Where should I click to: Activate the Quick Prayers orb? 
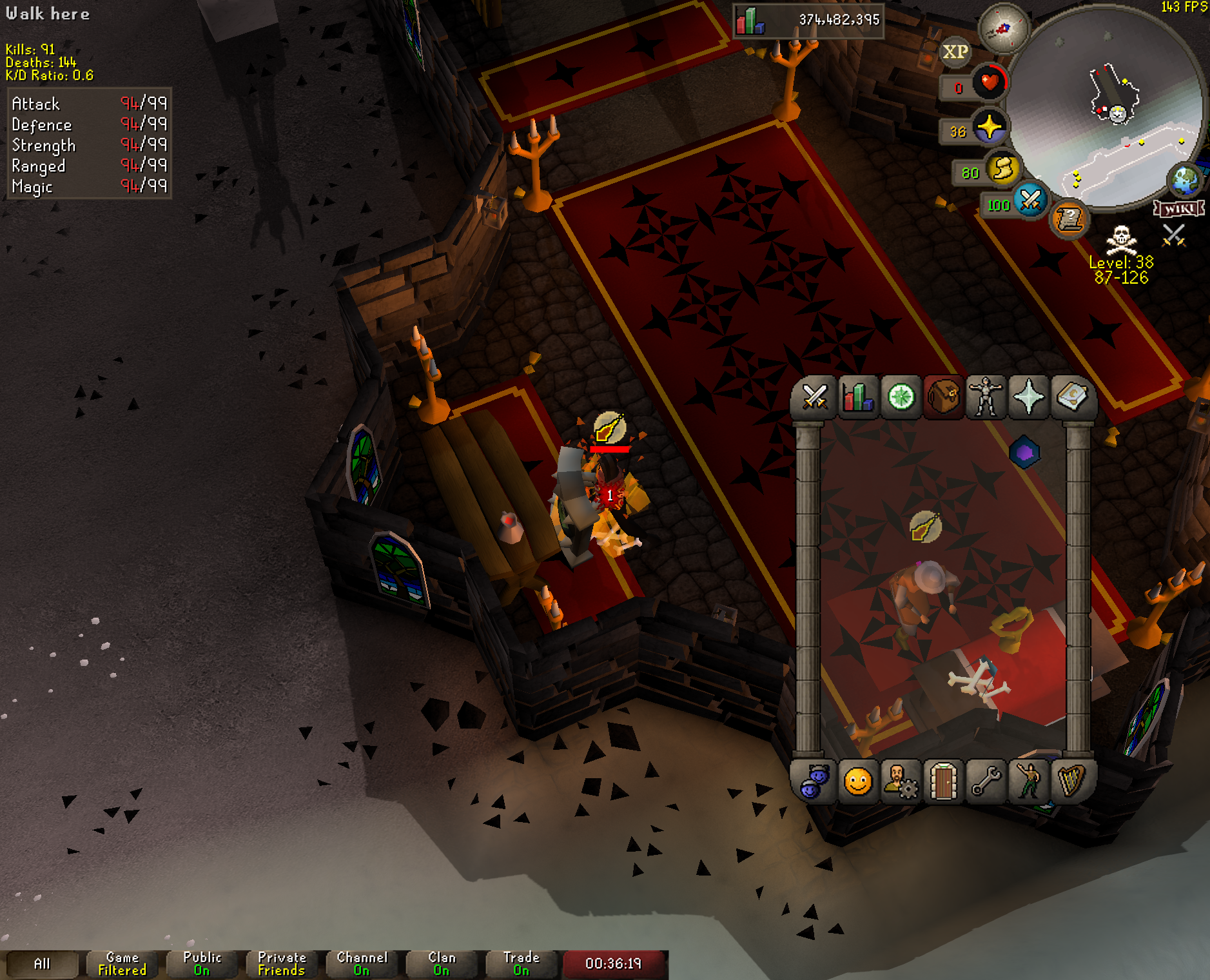[x=989, y=127]
